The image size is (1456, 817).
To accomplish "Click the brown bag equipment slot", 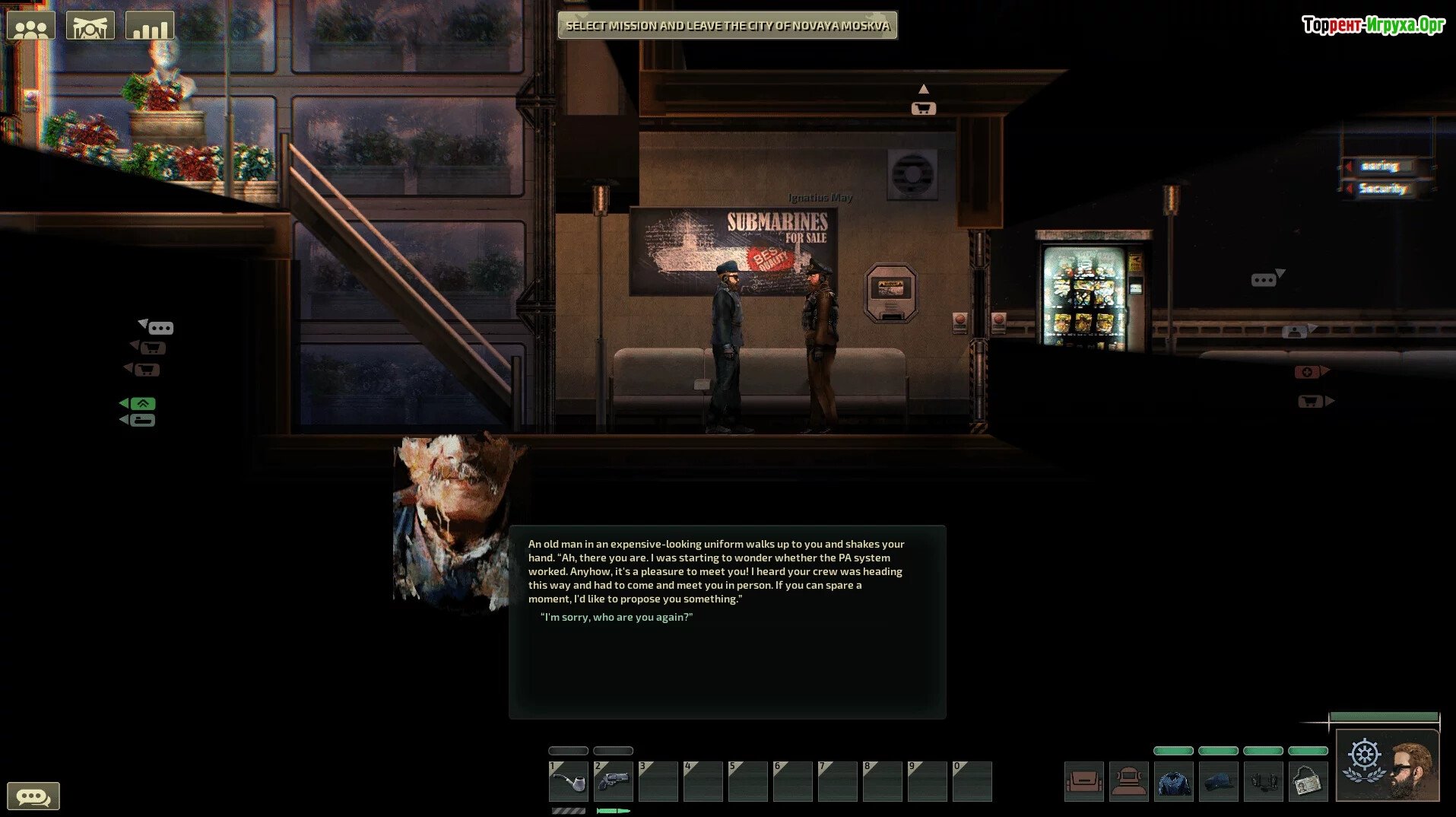I will coord(1084,781).
